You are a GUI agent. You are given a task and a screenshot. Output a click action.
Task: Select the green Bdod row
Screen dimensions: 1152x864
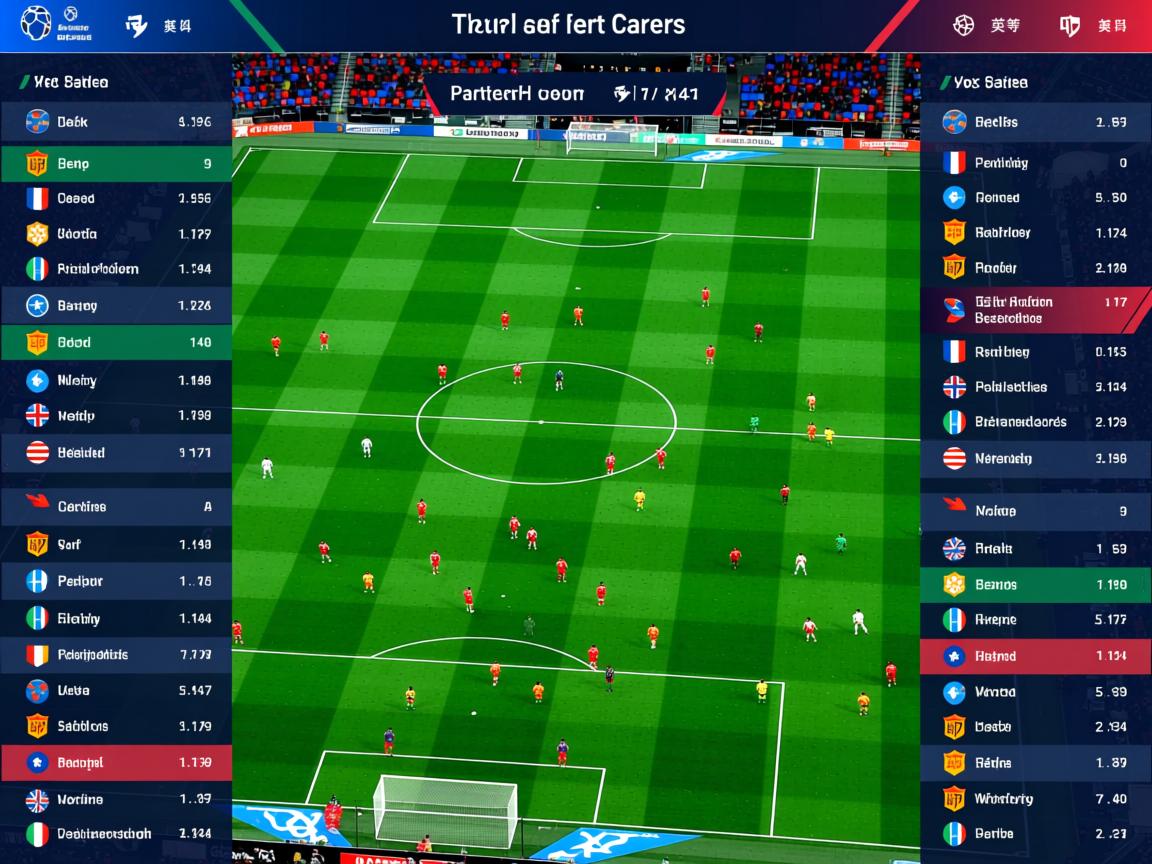pyautogui.click(x=116, y=342)
